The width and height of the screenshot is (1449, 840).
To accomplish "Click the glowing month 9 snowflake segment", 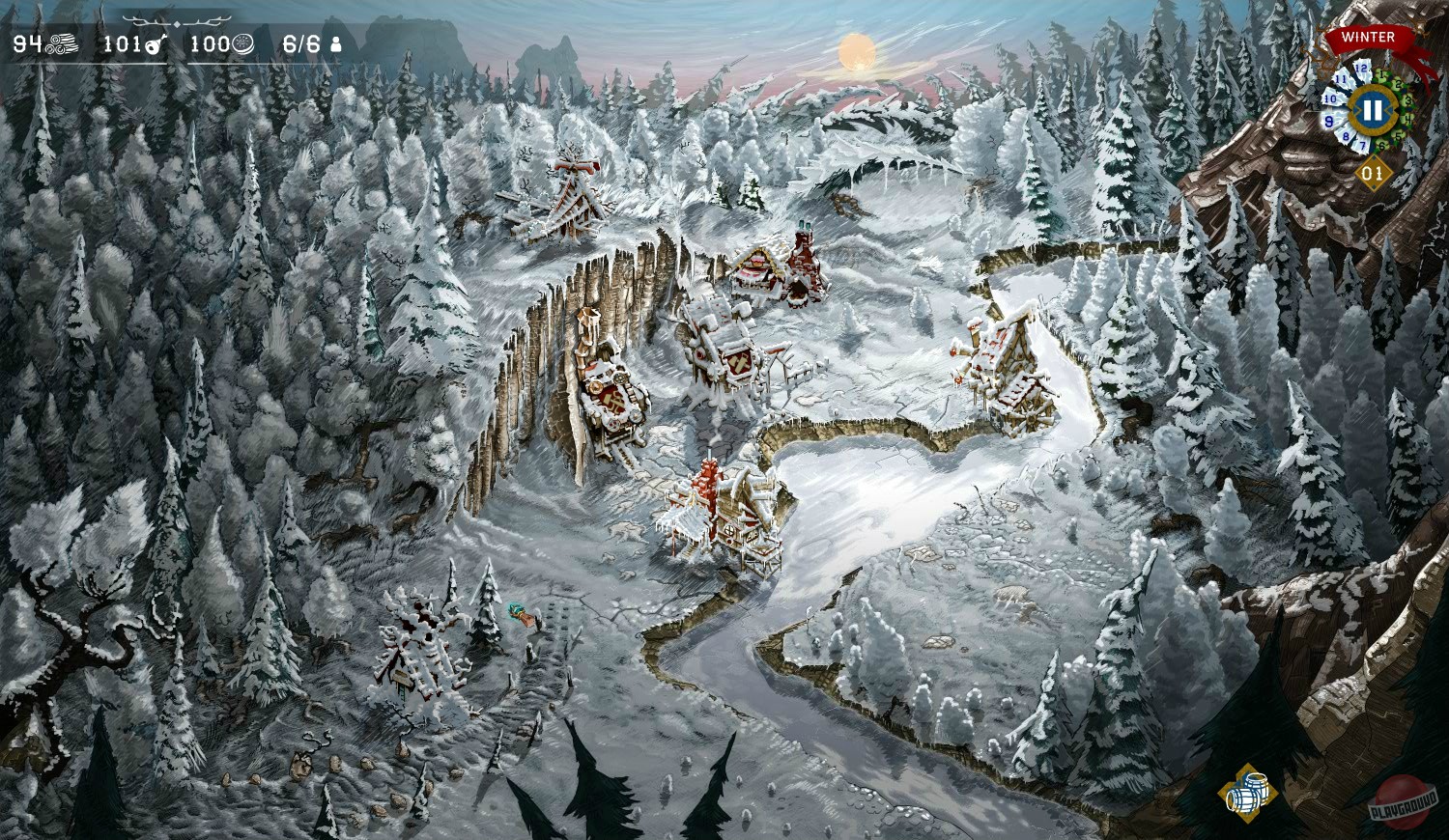I will point(1329,119).
